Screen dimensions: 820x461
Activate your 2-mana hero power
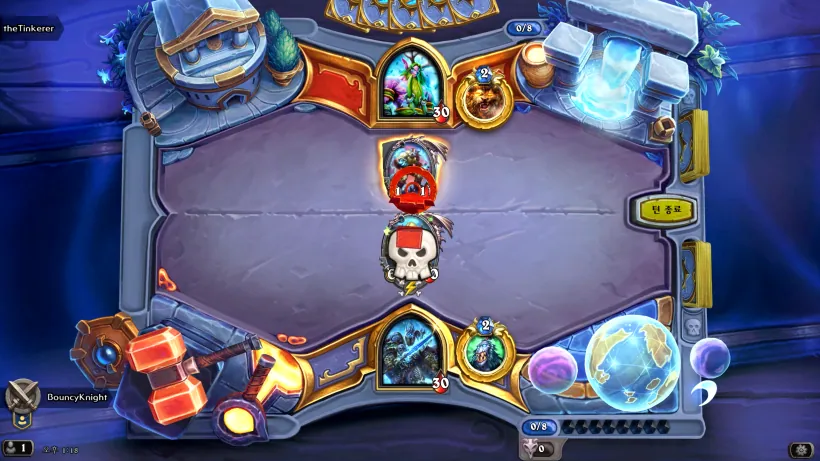click(484, 350)
